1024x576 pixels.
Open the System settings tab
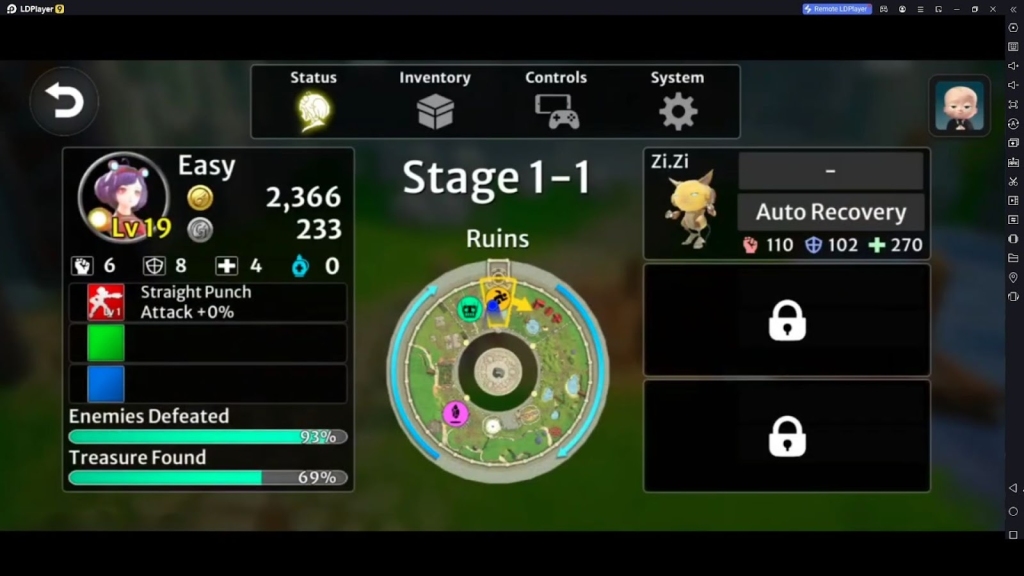click(677, 101)
